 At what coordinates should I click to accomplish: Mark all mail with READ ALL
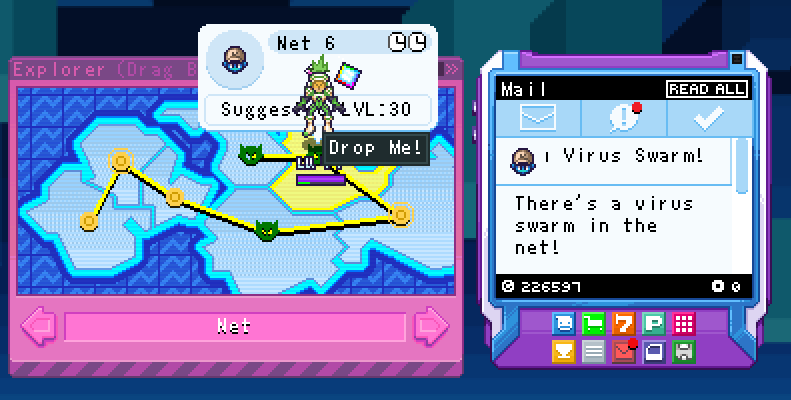(x=707, y=89)
